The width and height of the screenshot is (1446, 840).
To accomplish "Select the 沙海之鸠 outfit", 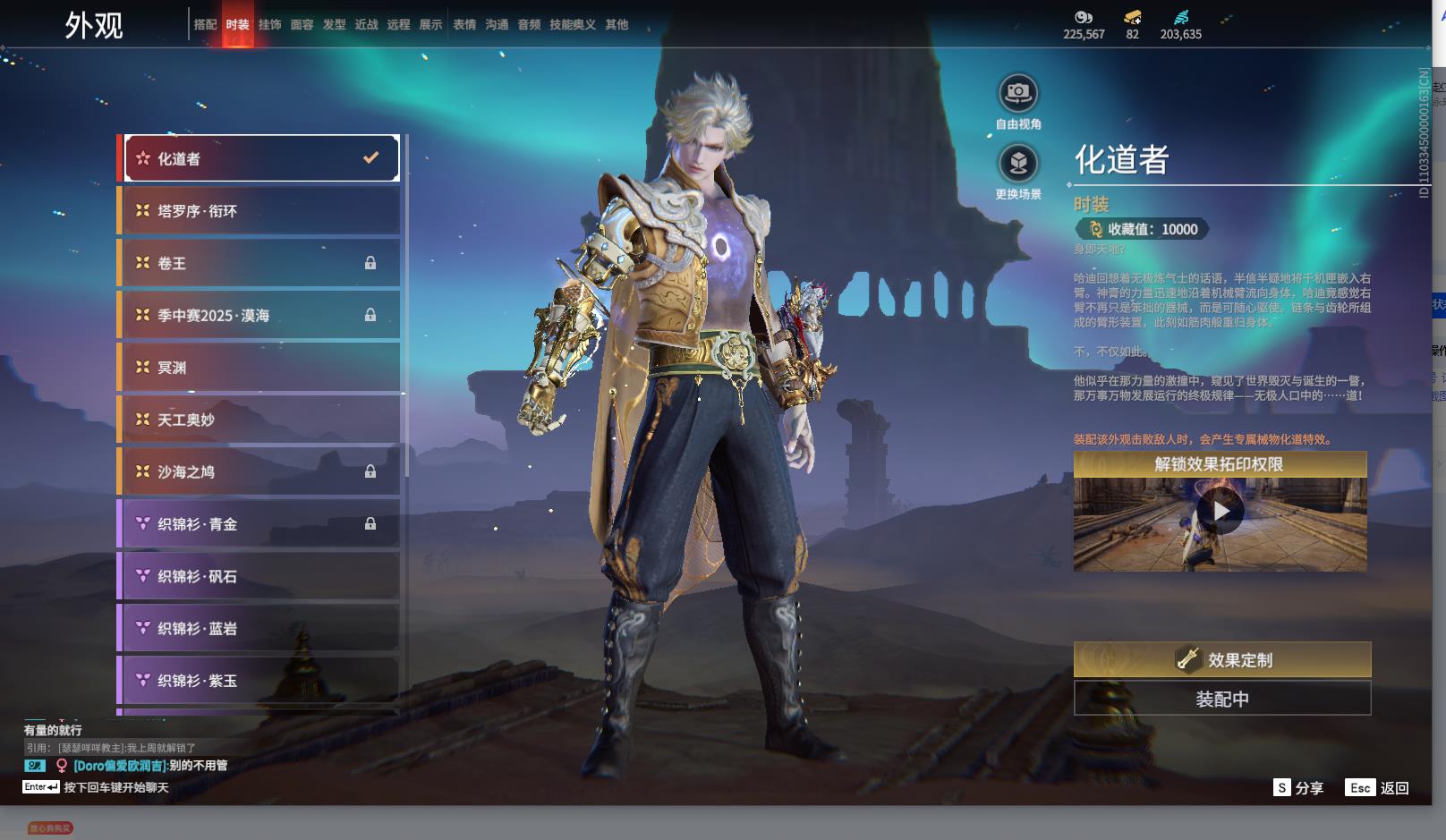I will click(260, 471).
